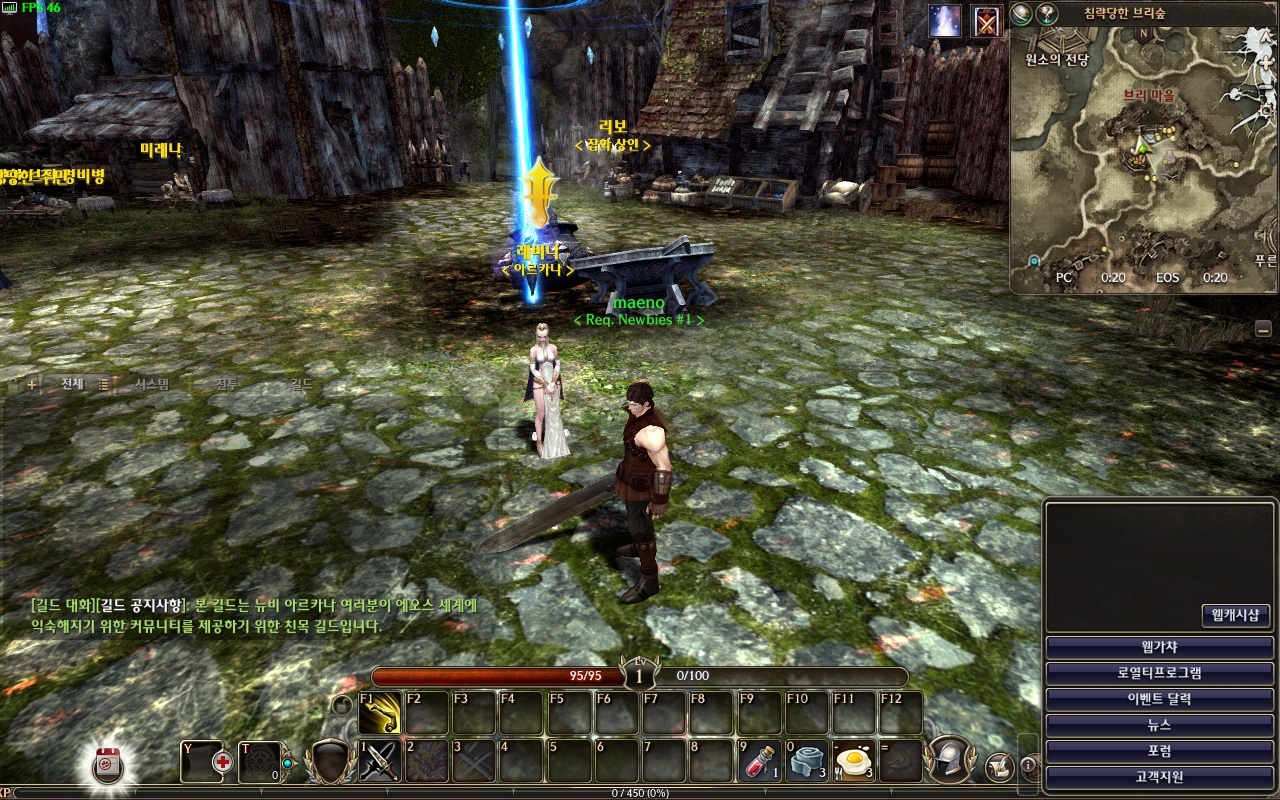The image size is (1280, 800).
Task: Use the fried egg food item
Action: [x=853, y=761]
